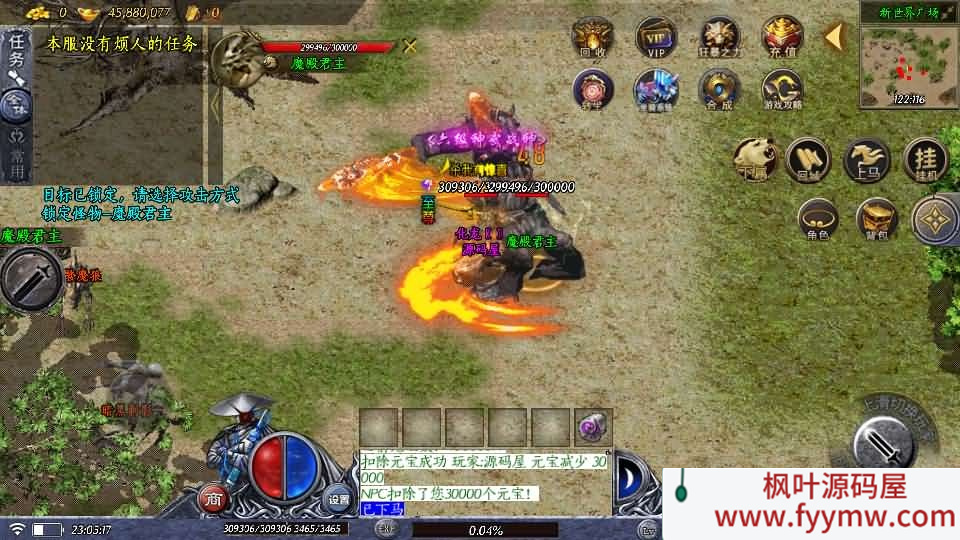Open the 合成 synthesis menu

(x=719, y=89)
